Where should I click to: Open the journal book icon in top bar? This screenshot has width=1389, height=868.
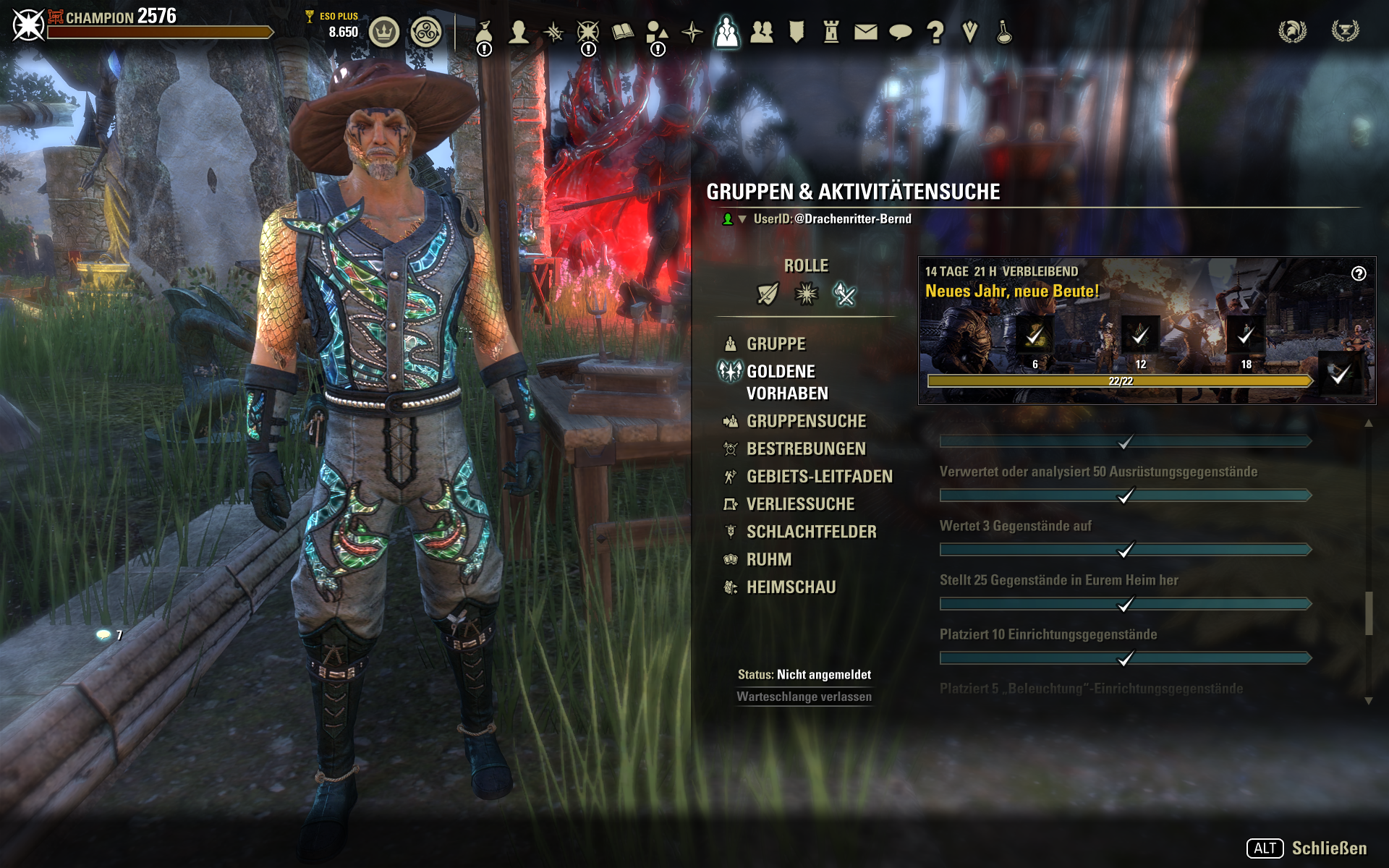click(x=622, y=32)
